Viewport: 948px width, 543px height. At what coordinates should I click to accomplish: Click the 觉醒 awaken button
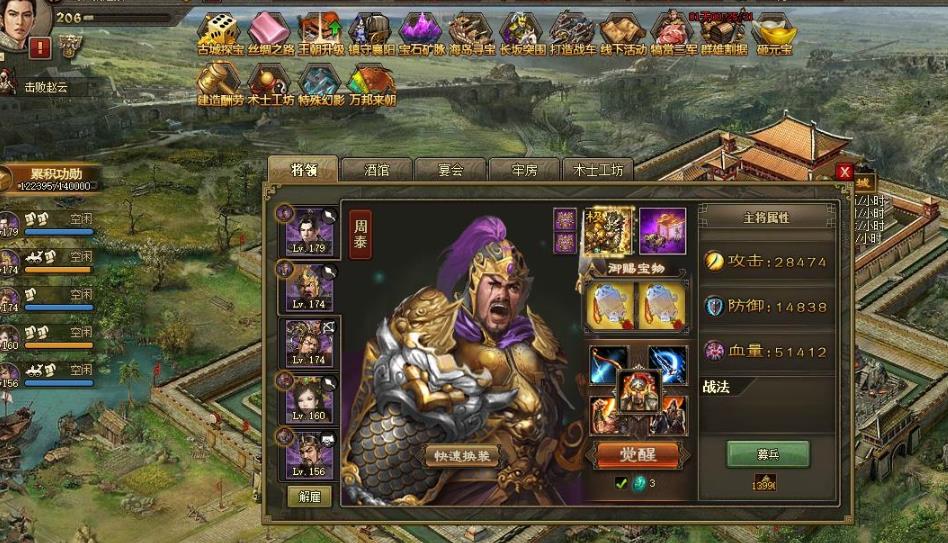[x=637, y=454]
